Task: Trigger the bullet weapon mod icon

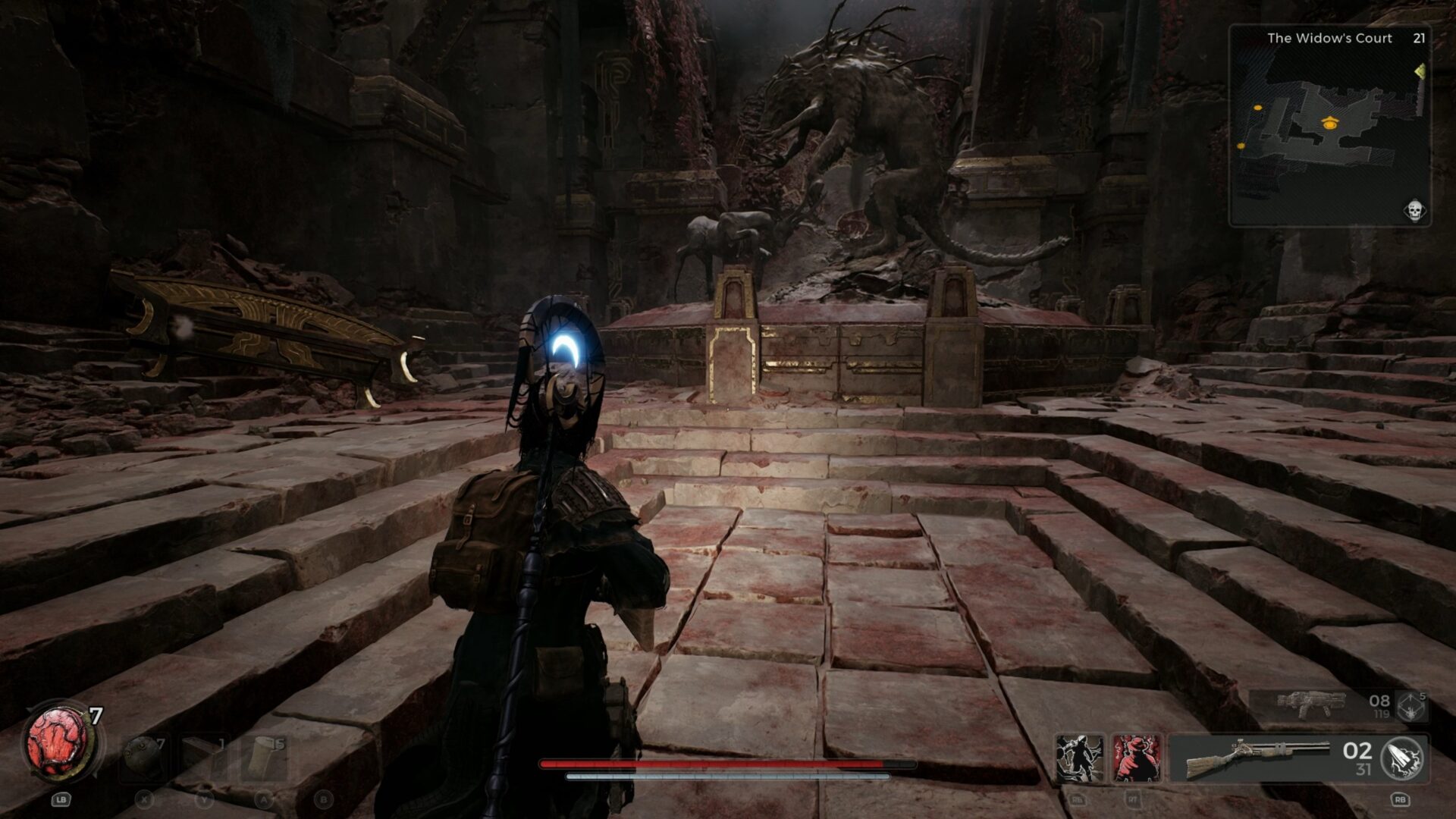Action: pos(1402,758)
